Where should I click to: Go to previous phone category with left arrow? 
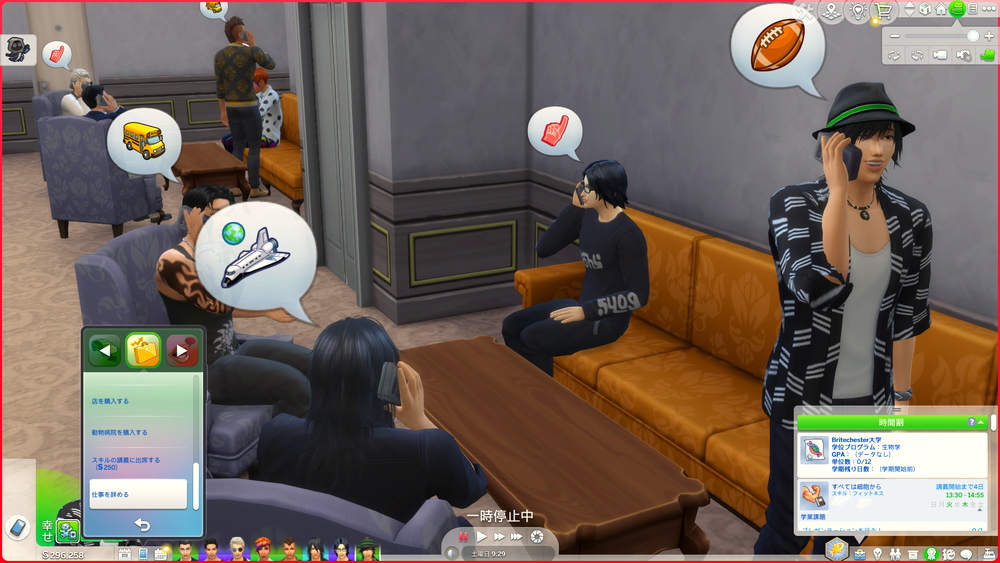click(104, 350)
